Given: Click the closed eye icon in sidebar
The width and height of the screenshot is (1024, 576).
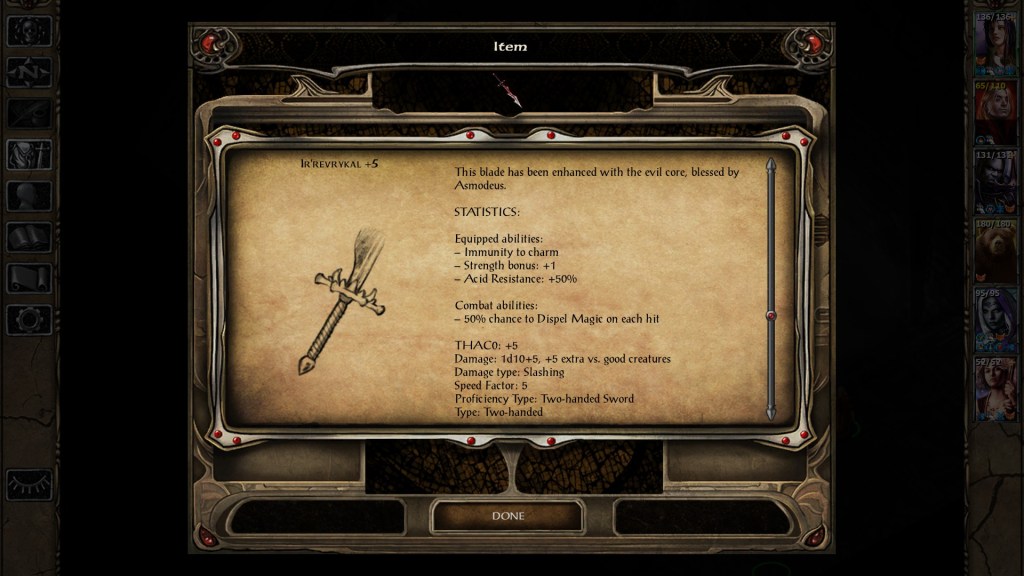Looking at the screenshot, I should (28, 484).
